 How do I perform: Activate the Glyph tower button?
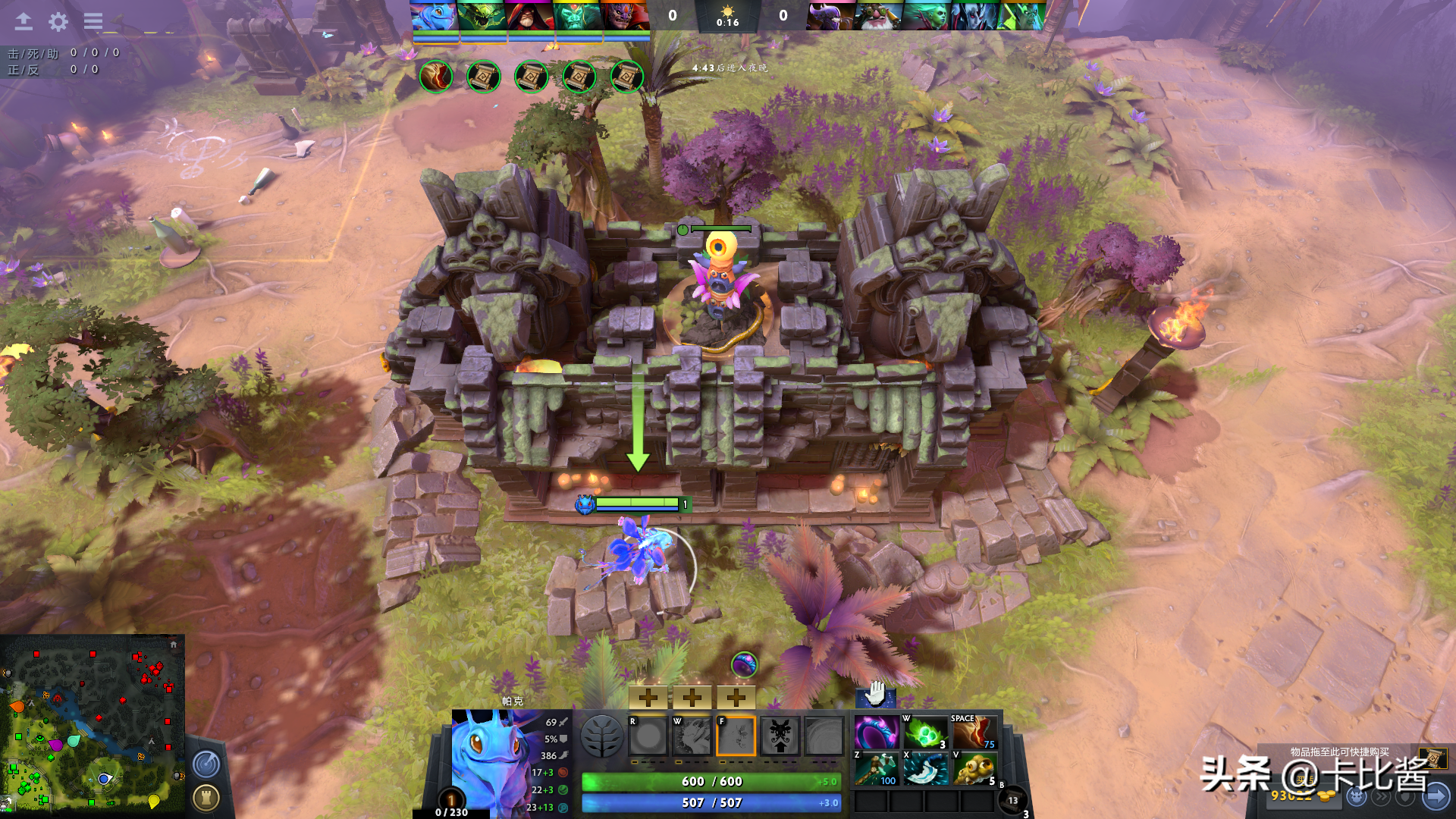(x=206, y=797)
